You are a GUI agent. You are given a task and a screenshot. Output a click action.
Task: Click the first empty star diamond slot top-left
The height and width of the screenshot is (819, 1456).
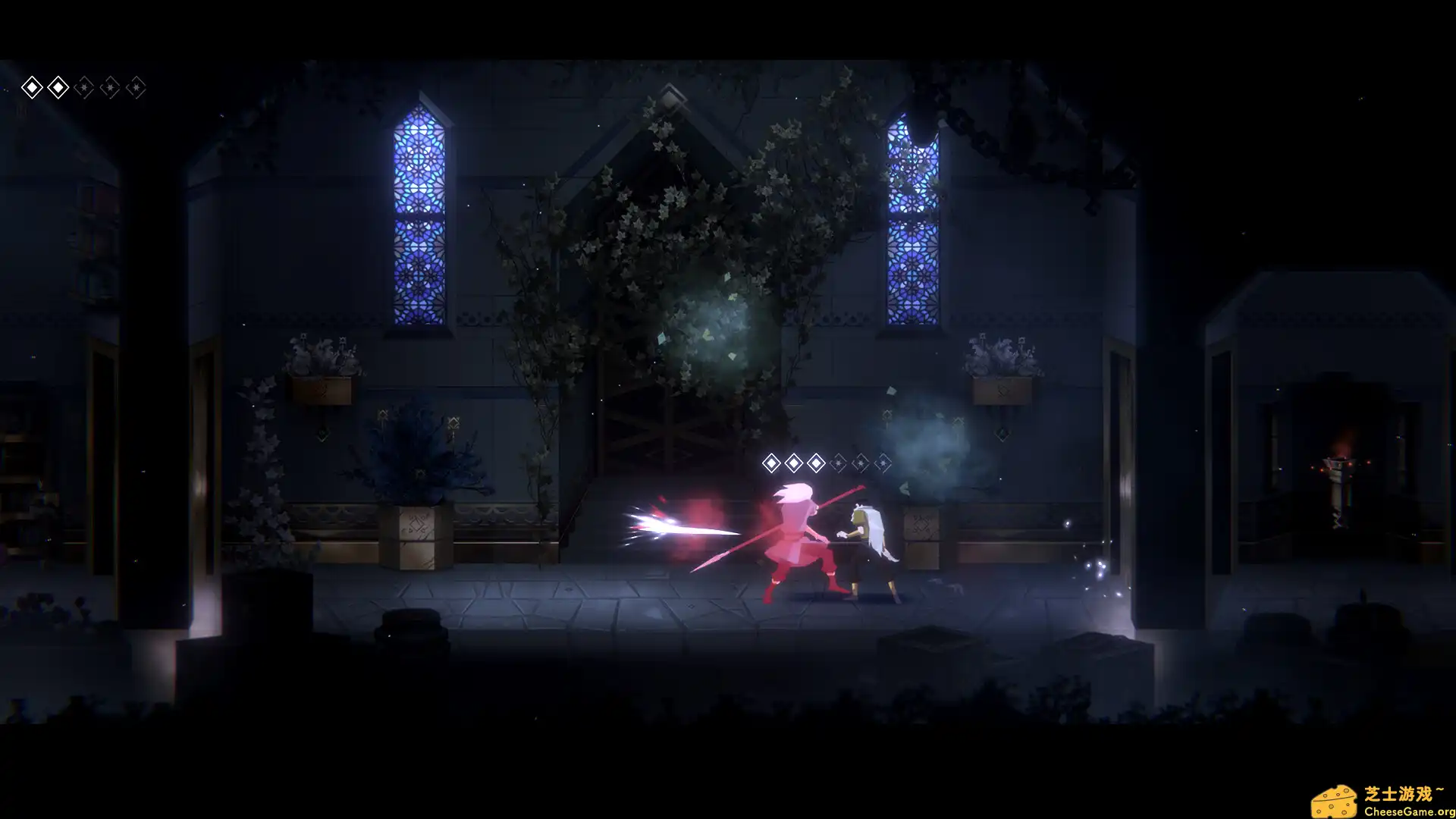pos(84,87)
